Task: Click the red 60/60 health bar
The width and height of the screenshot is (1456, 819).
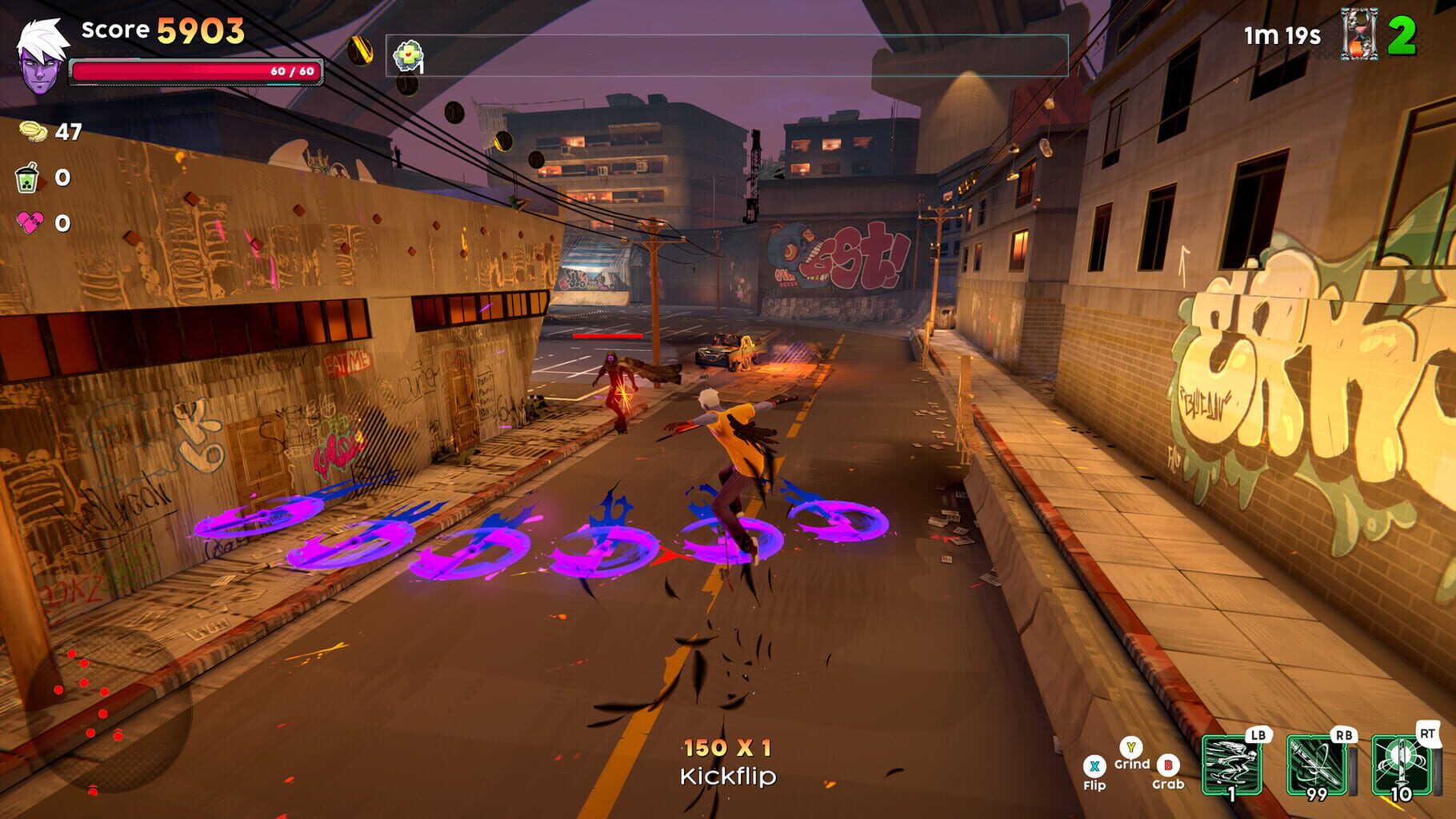Action: [196, 70]
